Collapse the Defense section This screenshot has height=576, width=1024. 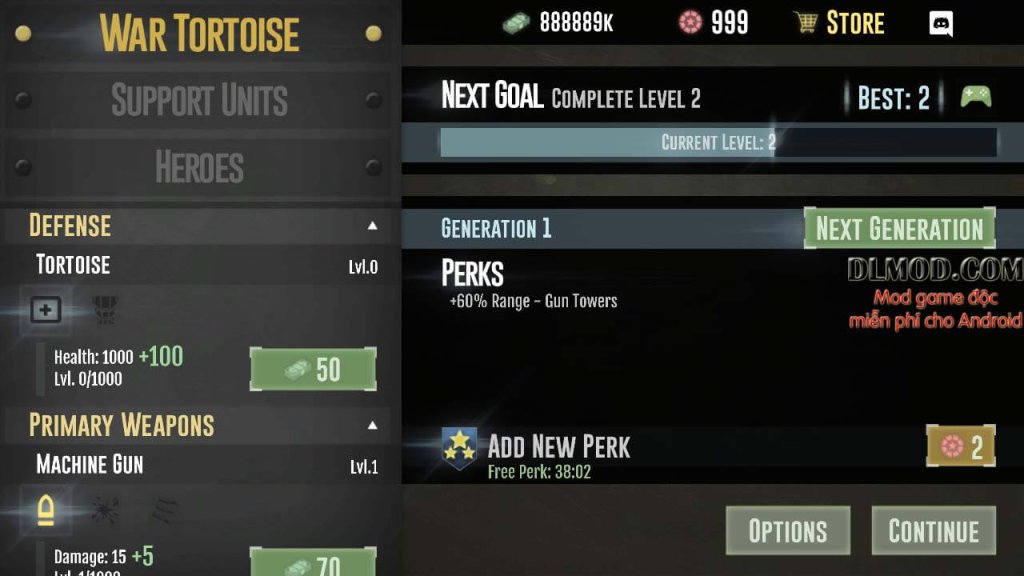click(x=372, y=226)
